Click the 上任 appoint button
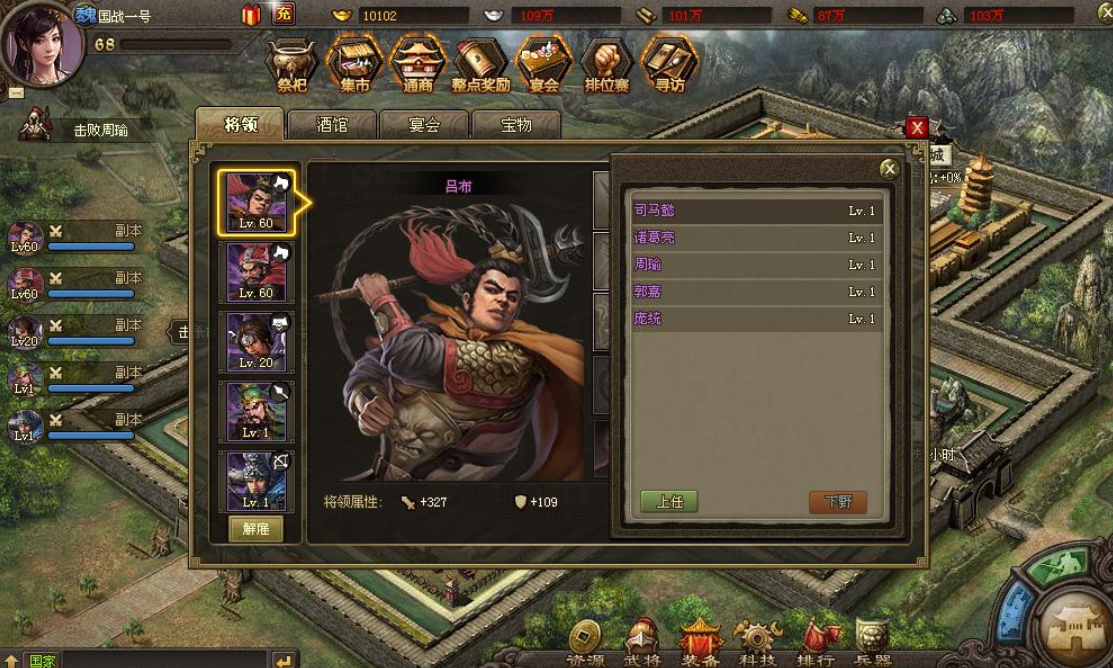The width and height of the screenshot is (1113, 668). click(x=669, y=502)
